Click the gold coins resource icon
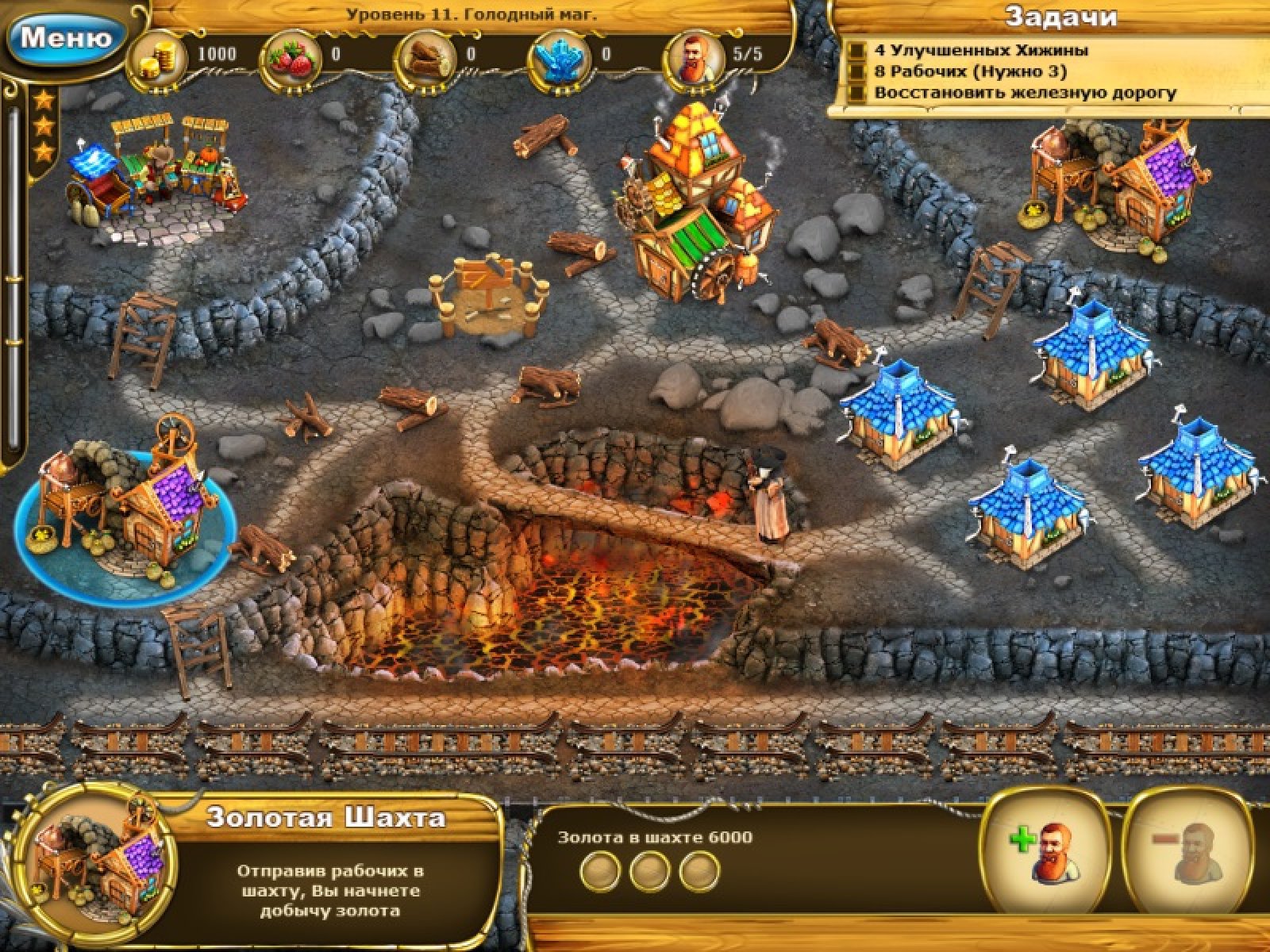Screen dimensions: 1270x952 156,54
